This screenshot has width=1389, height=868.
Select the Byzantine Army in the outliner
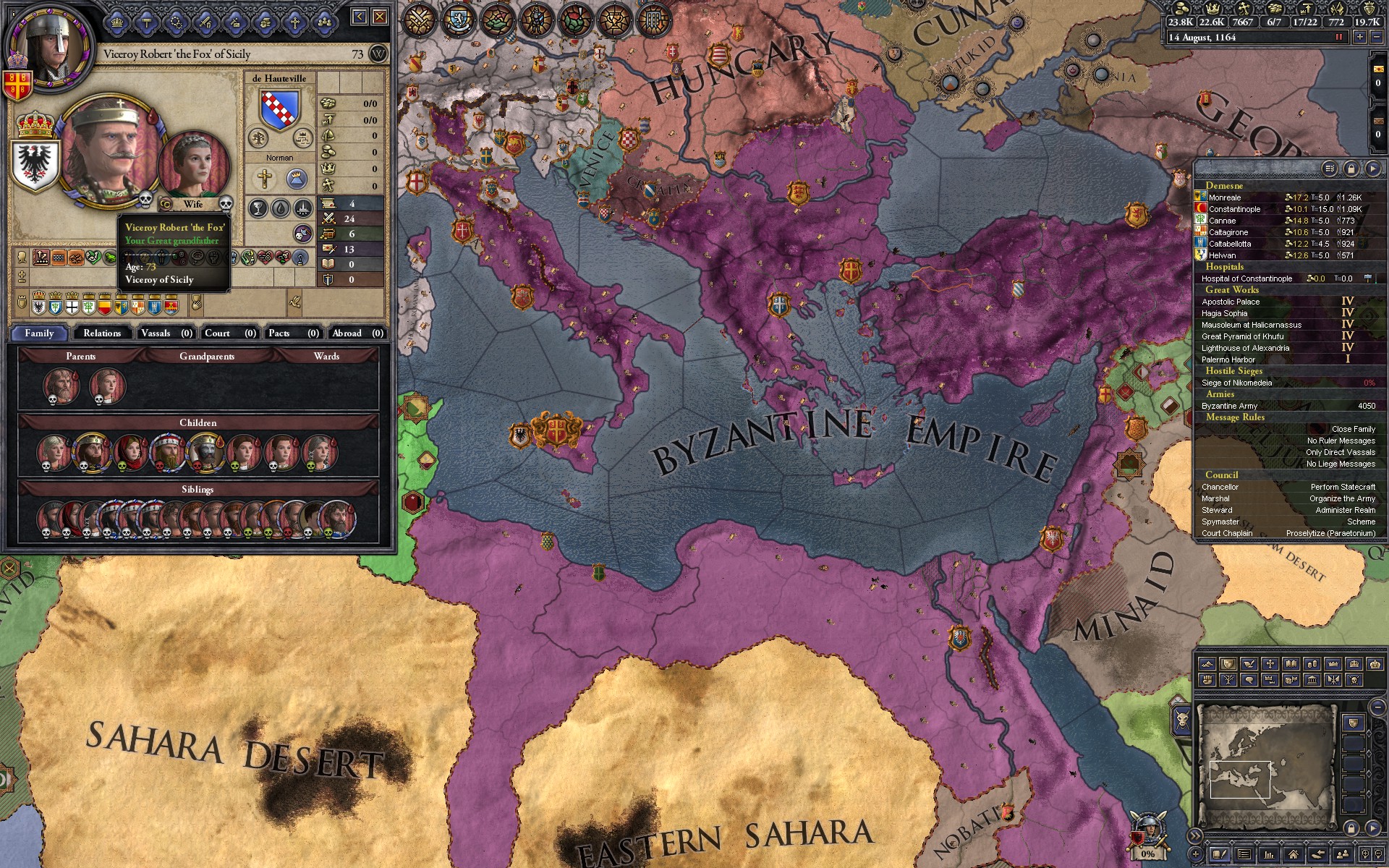[x=1229, y=406]
